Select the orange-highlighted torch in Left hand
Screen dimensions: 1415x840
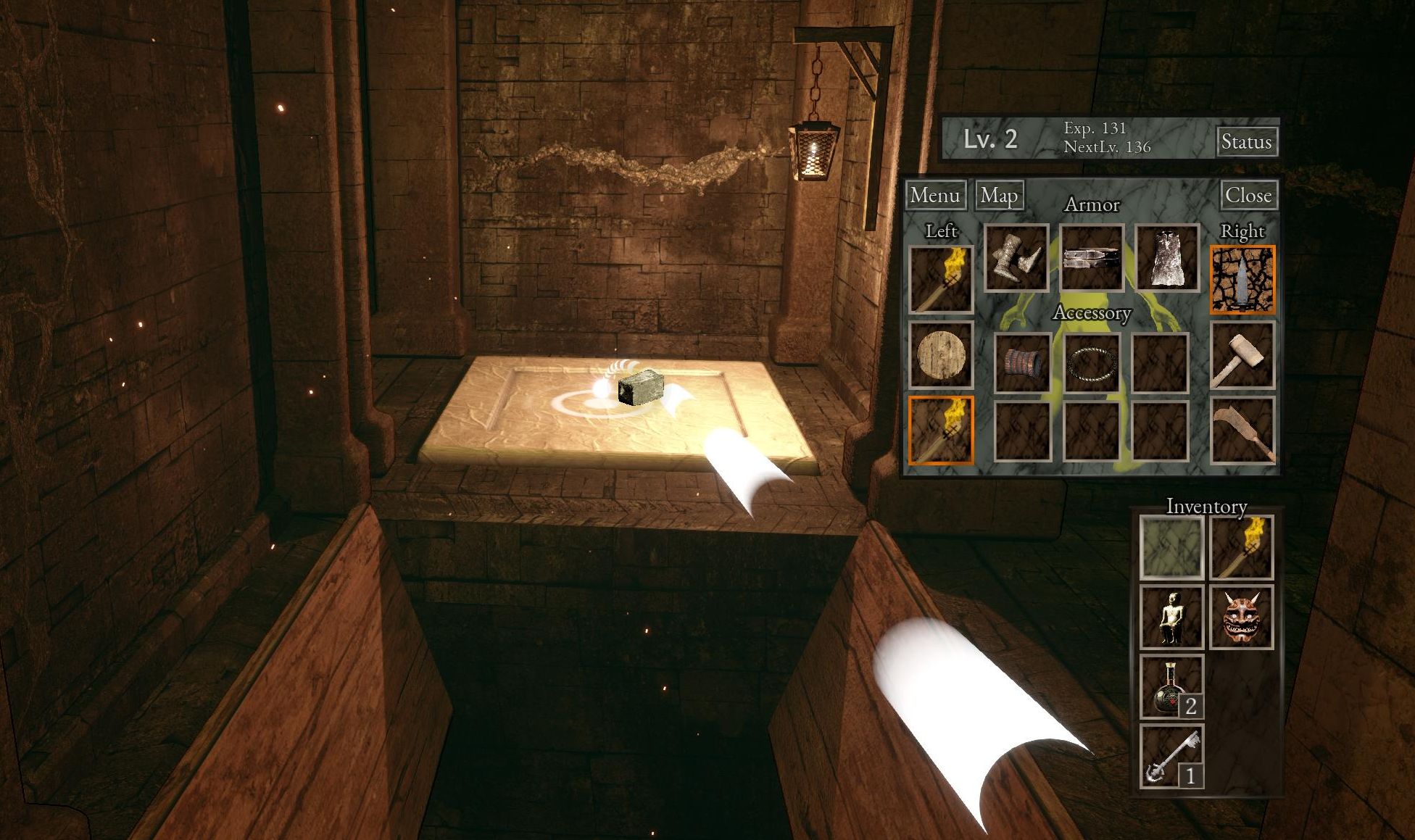(x=941, y=431)
